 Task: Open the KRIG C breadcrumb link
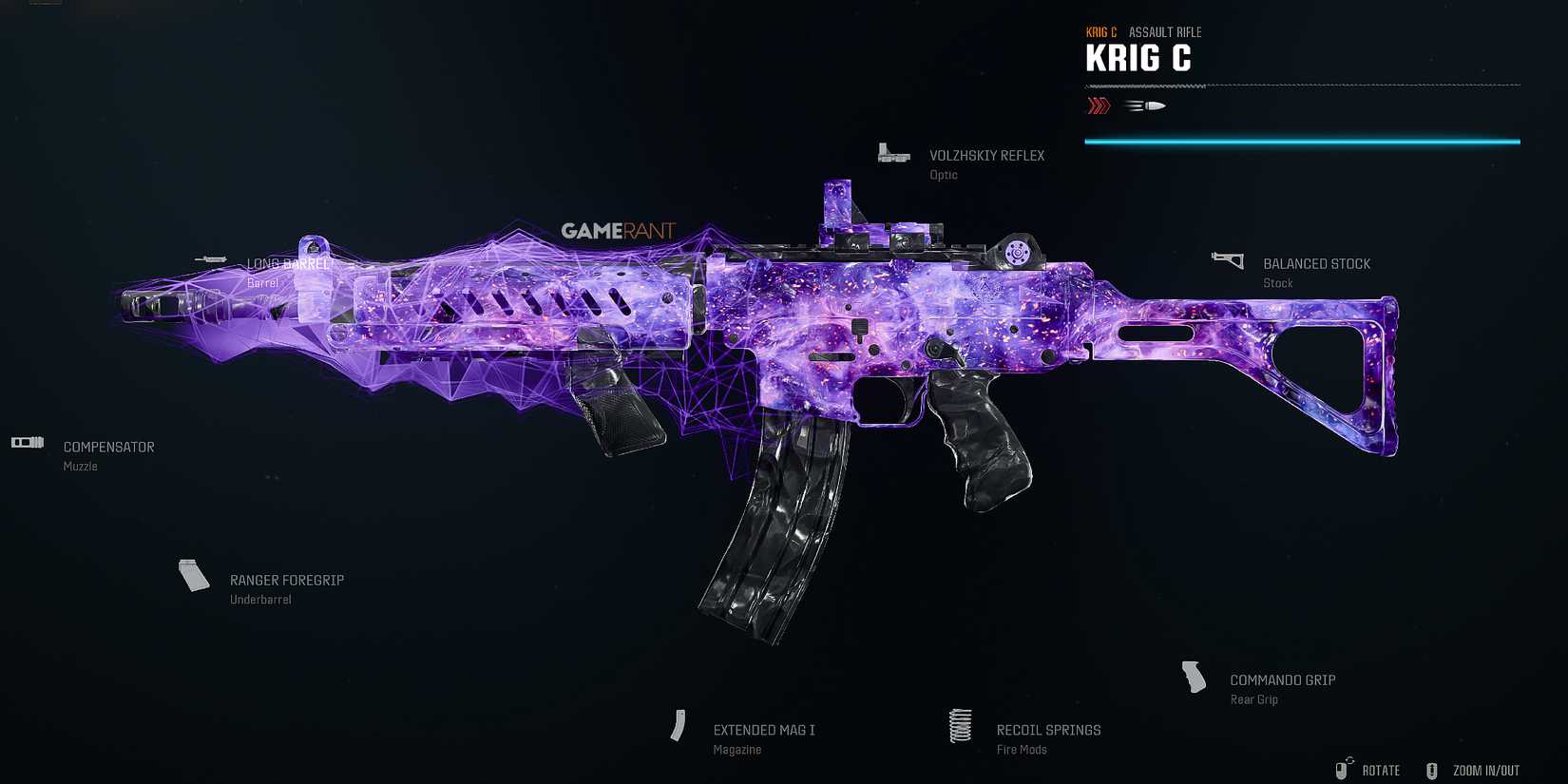pos(1102,31)
